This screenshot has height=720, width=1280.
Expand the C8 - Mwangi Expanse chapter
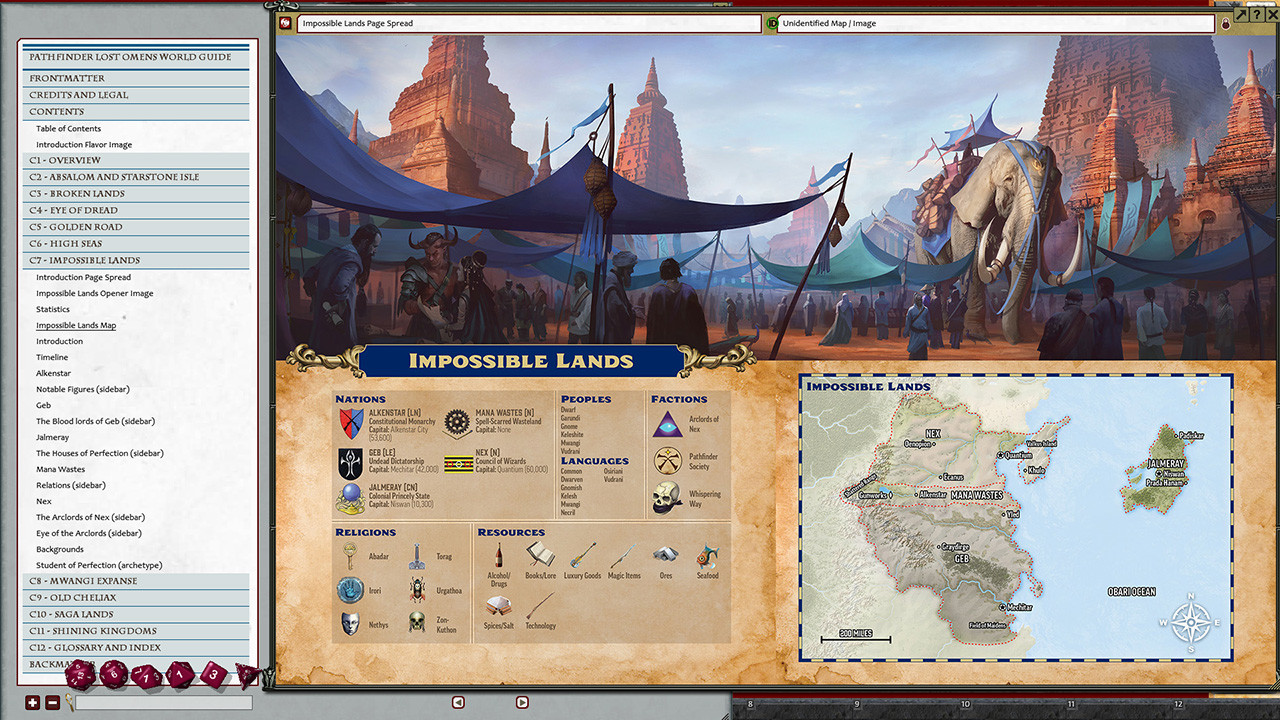84,580
